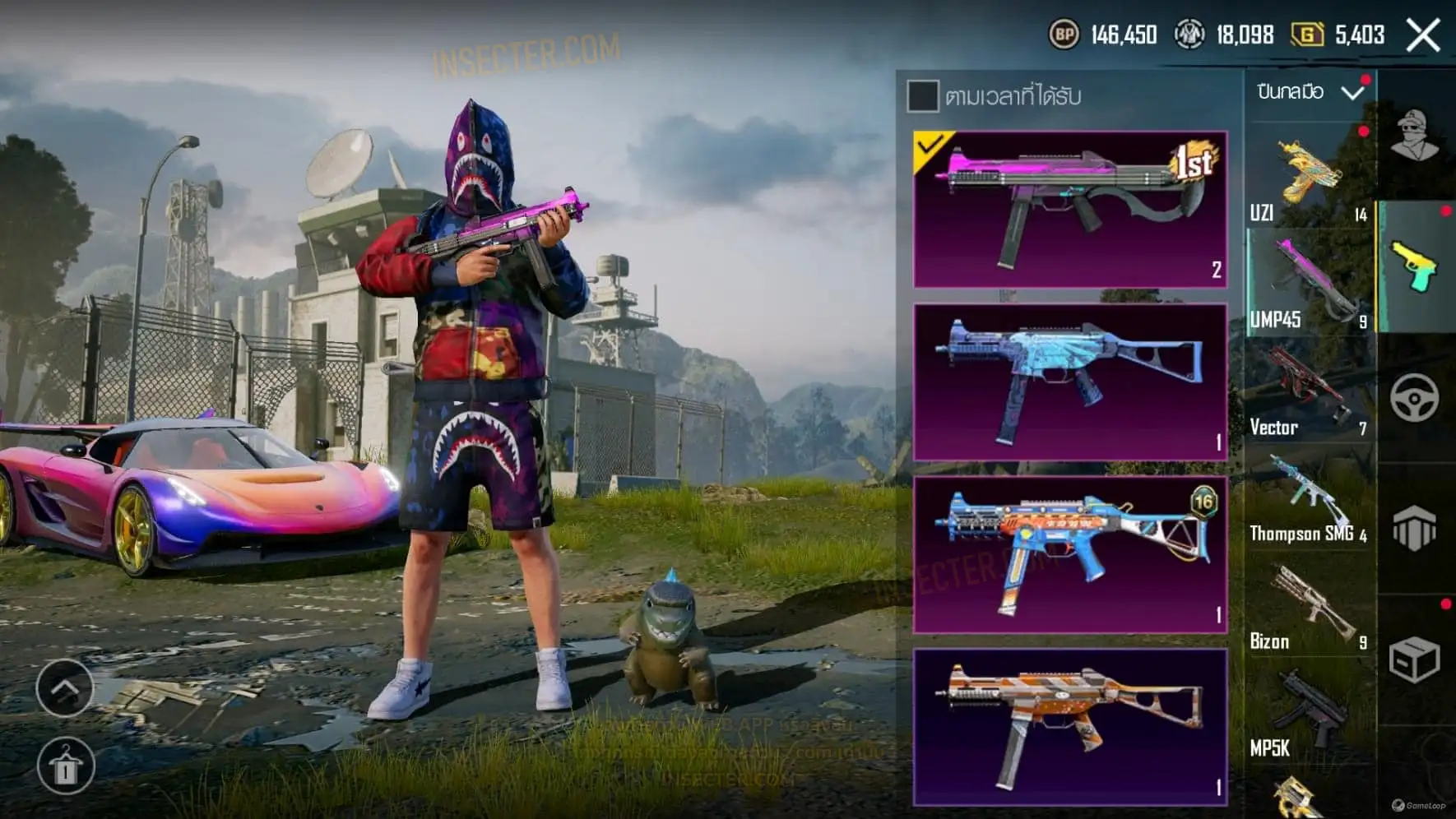Viewport: 1456px width, 819px height.
Task: Pick the orange and white UMP45 skin
Action: point(1070,727)
